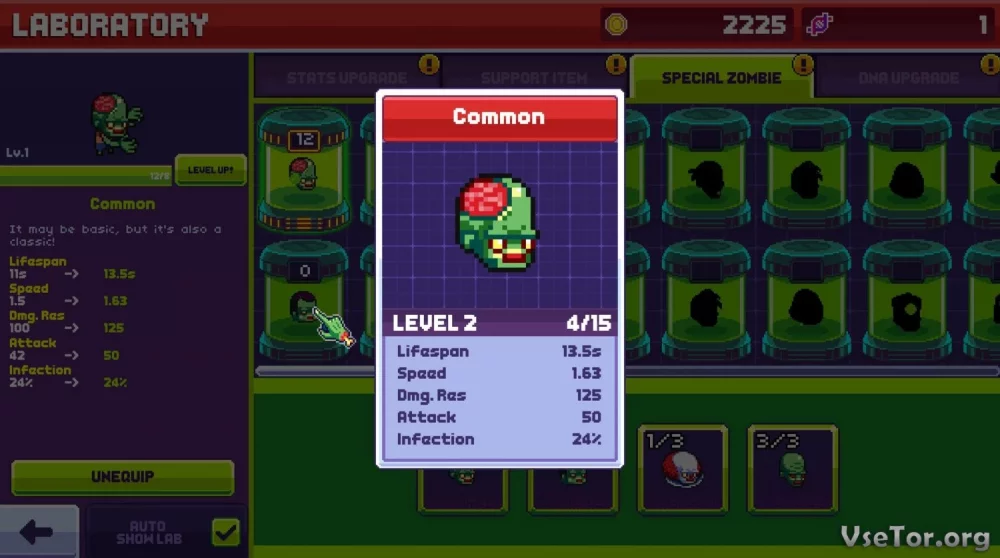Switch to the Stats Upgrade tab

(346, 78)
